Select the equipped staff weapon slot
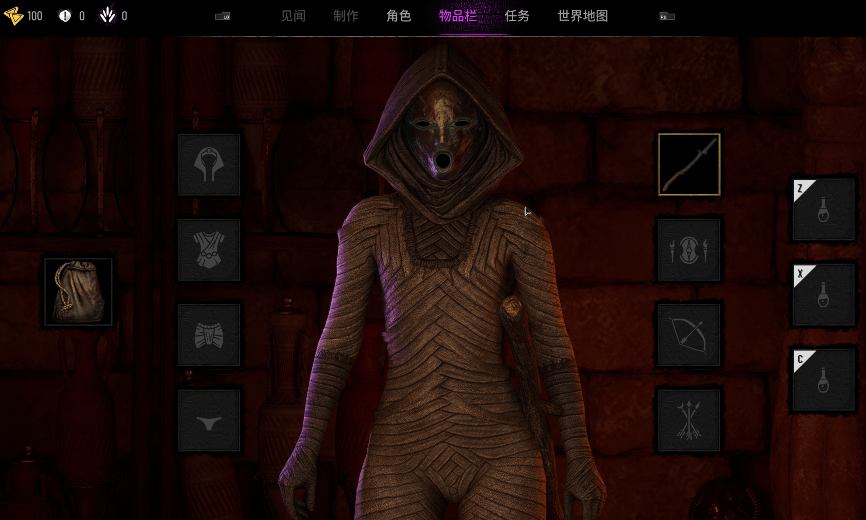Image resolution: width=866 pixels, height=520 pixels. [x=689, y=165]
